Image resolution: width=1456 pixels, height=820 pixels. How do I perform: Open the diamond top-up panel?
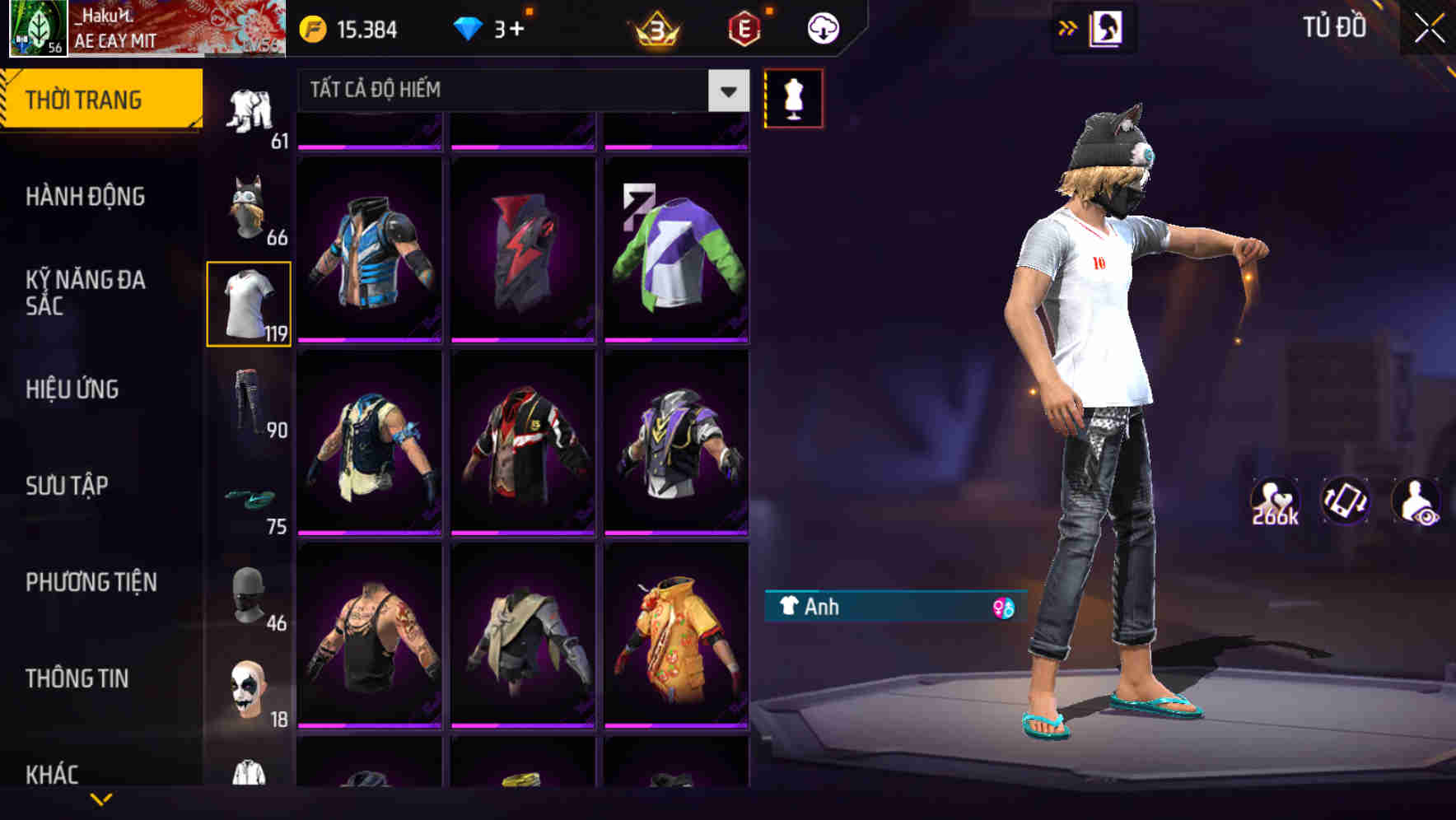[x=469, y=27]
